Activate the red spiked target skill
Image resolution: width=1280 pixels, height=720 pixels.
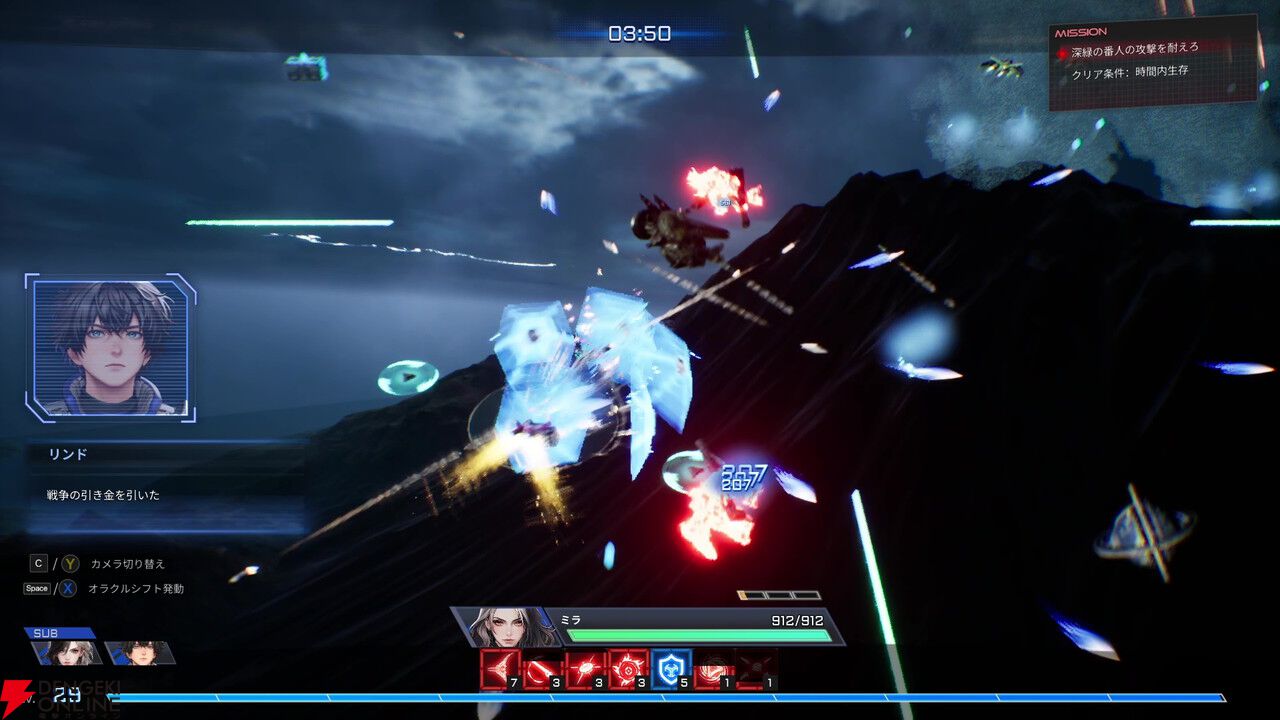[628, 668]
